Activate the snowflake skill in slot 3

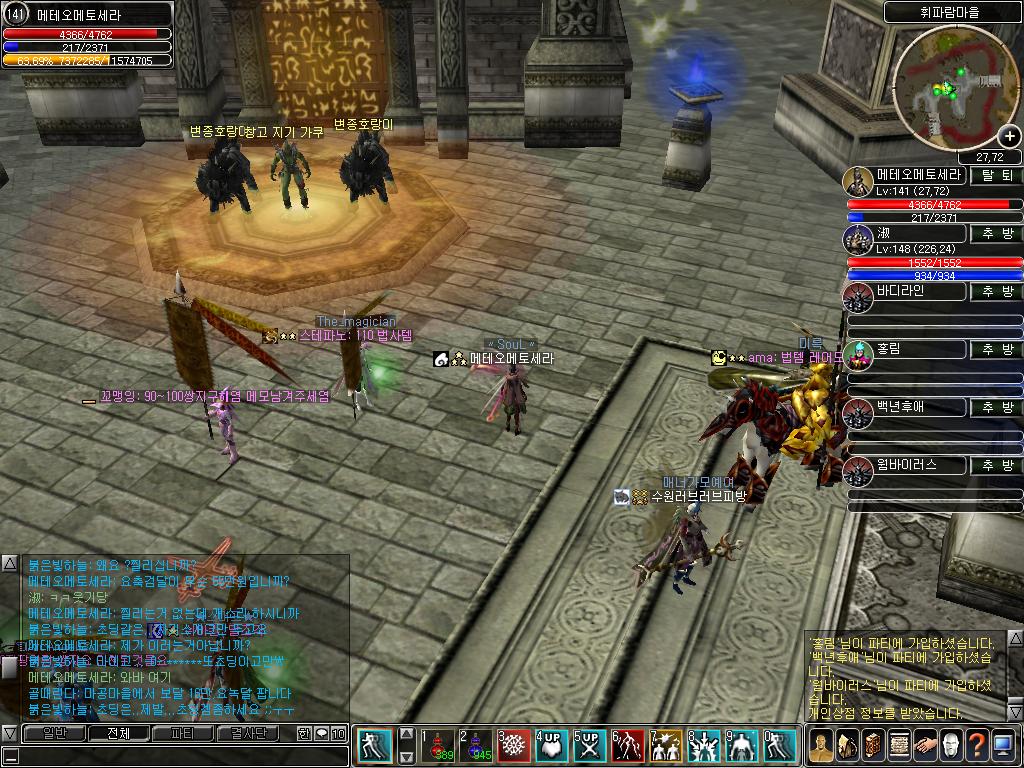pos(514,746)
